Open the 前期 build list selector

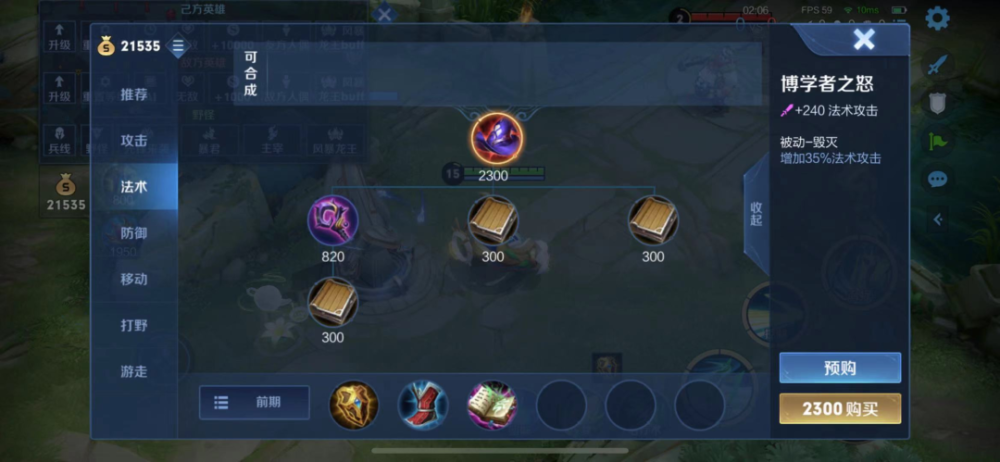tap(254, 402)
